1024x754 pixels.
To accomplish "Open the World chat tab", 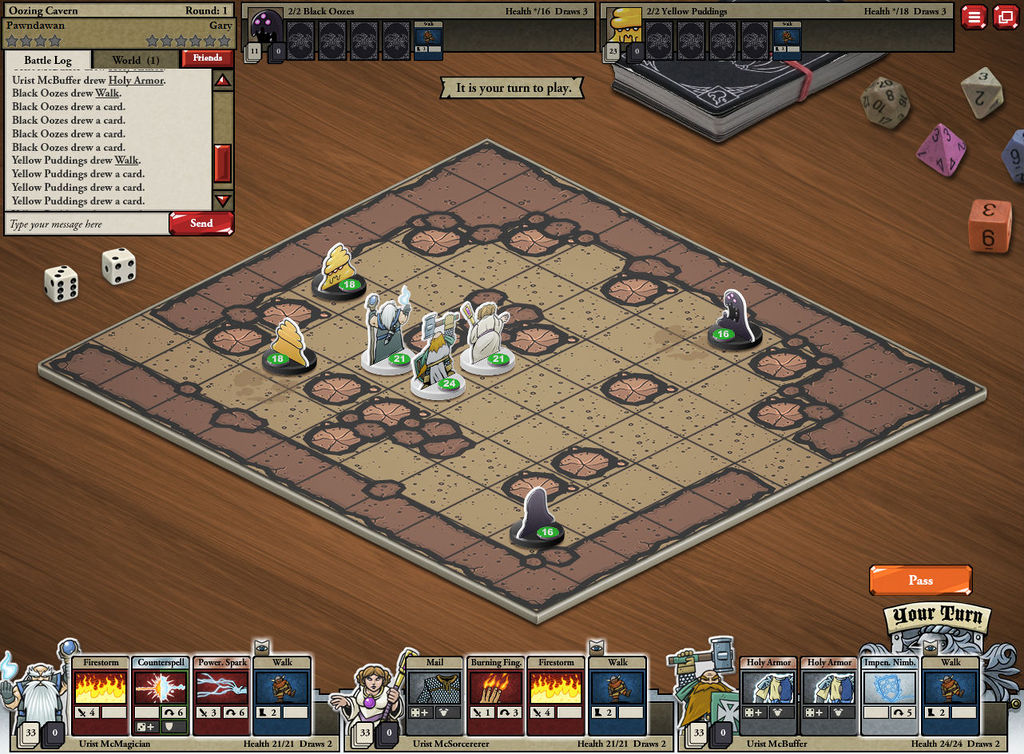I will [x=135, y=60].
